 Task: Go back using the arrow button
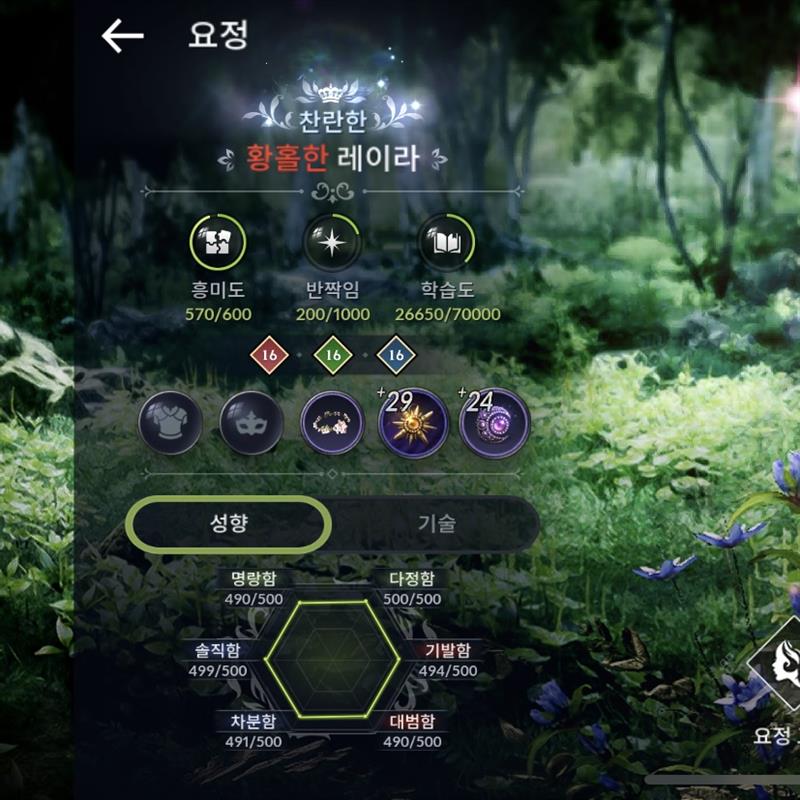coord(123,36)
